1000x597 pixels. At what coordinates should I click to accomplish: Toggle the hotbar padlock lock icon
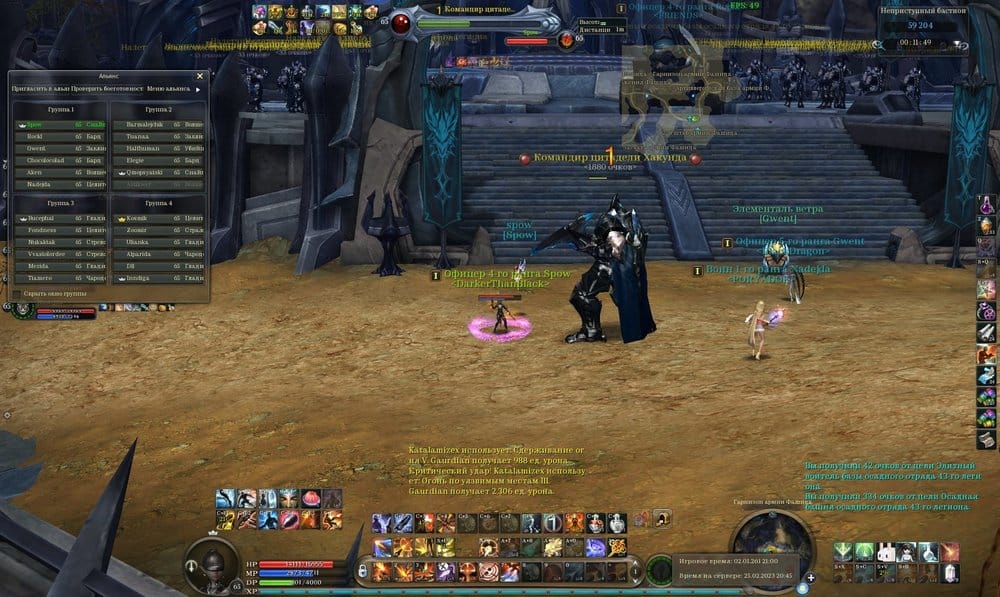coord(362,569)
